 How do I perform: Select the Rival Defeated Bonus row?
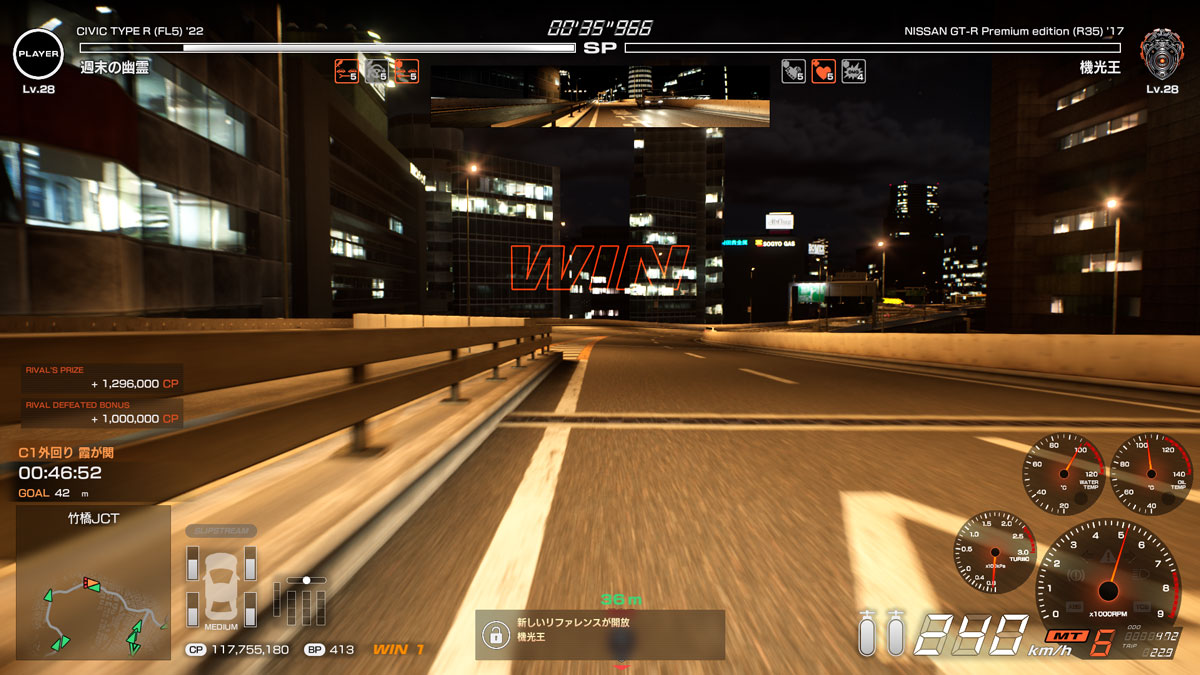[x=103, y=412]
